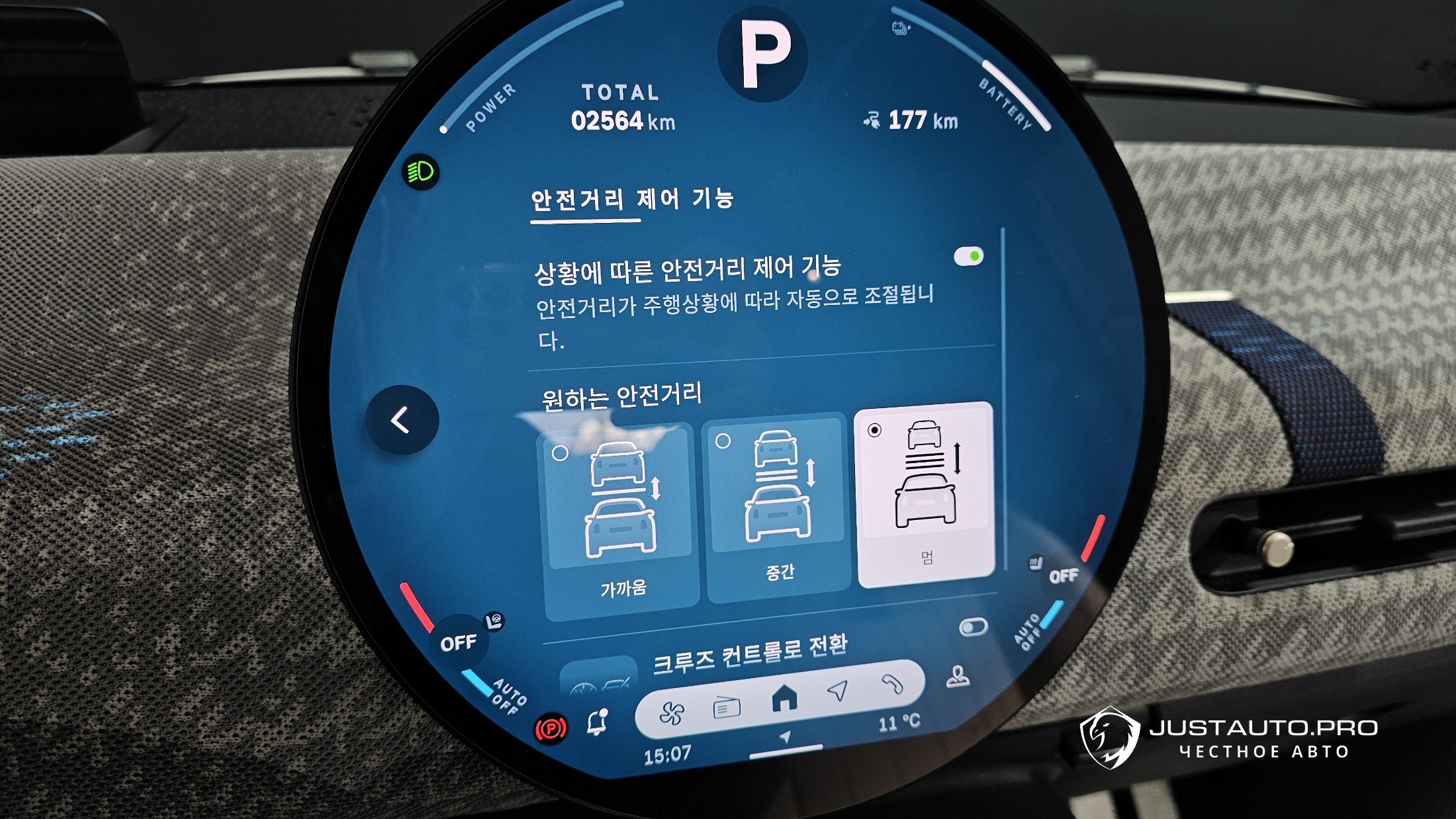Open the driver profile icon
1456x819 pixels.
958,677
